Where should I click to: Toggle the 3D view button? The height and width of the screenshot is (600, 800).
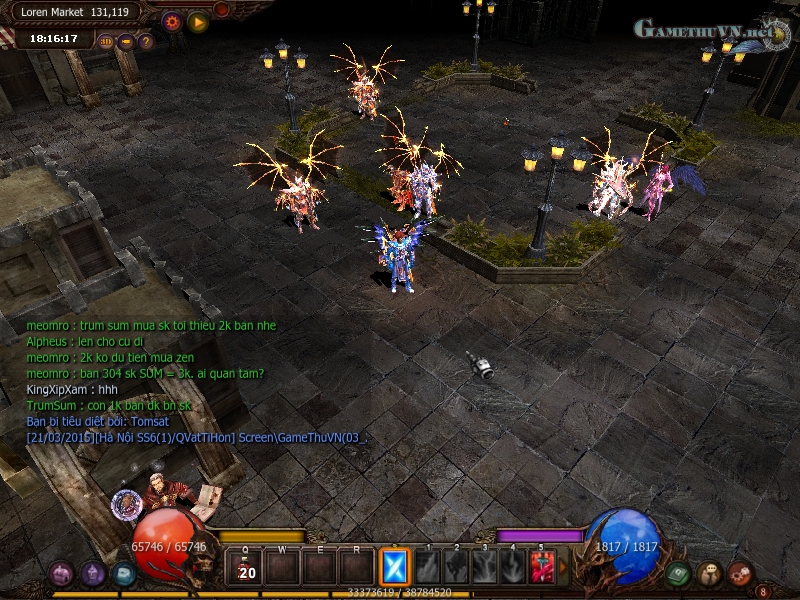[x=106, y=42]
